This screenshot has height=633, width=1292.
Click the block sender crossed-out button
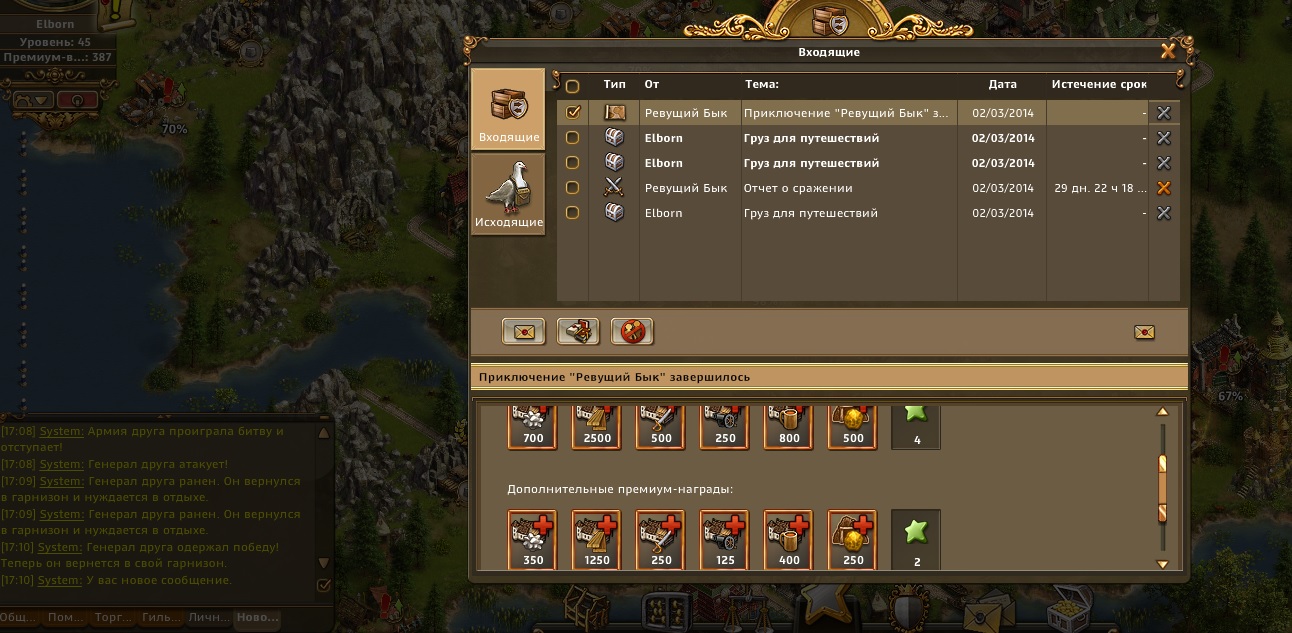[632, 331]
